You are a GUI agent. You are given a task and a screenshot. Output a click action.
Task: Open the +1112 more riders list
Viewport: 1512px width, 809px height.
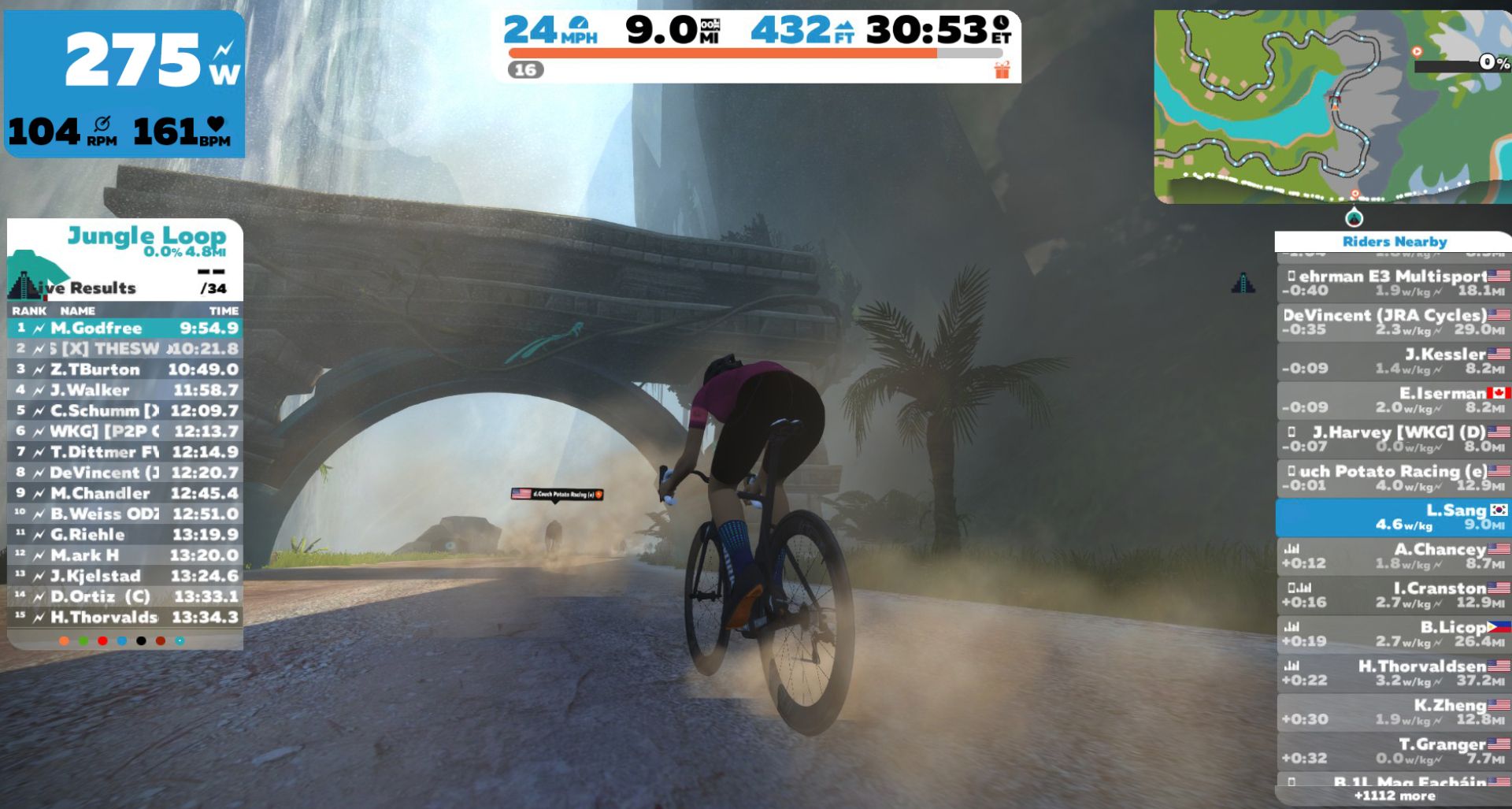pyautogui.click(x=1395, y=796)
